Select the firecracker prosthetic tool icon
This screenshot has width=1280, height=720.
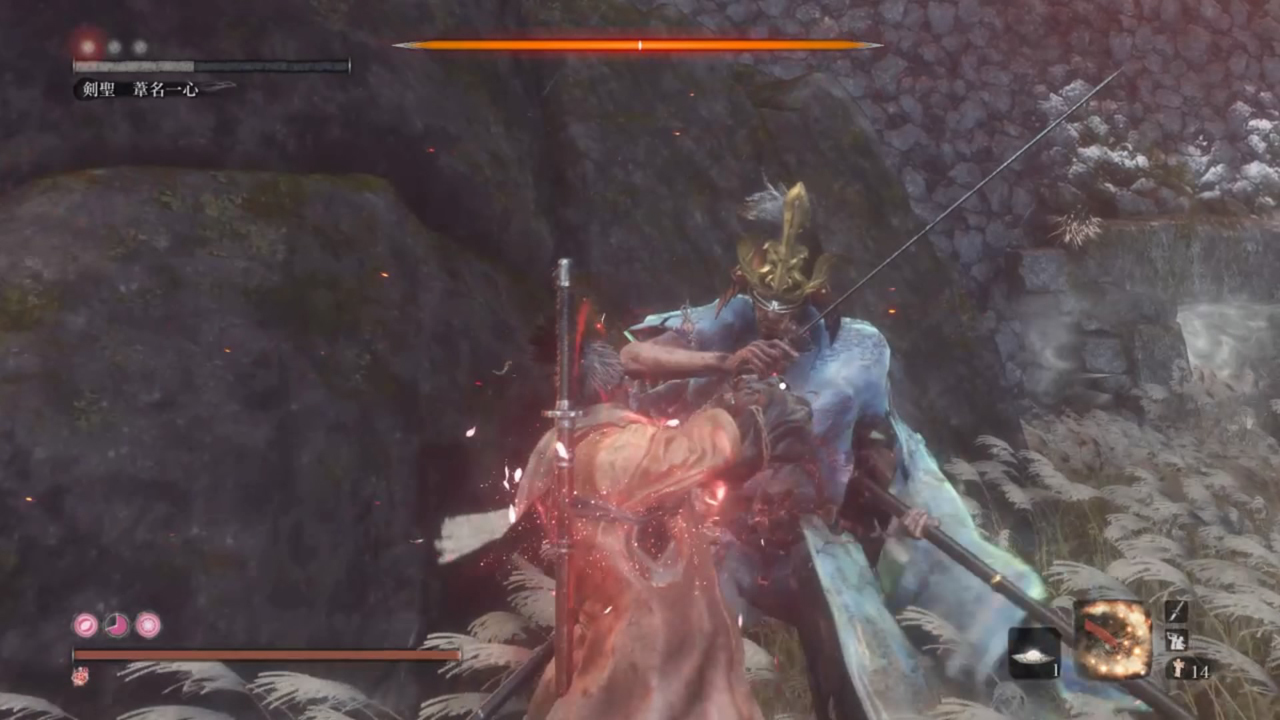1112,640
